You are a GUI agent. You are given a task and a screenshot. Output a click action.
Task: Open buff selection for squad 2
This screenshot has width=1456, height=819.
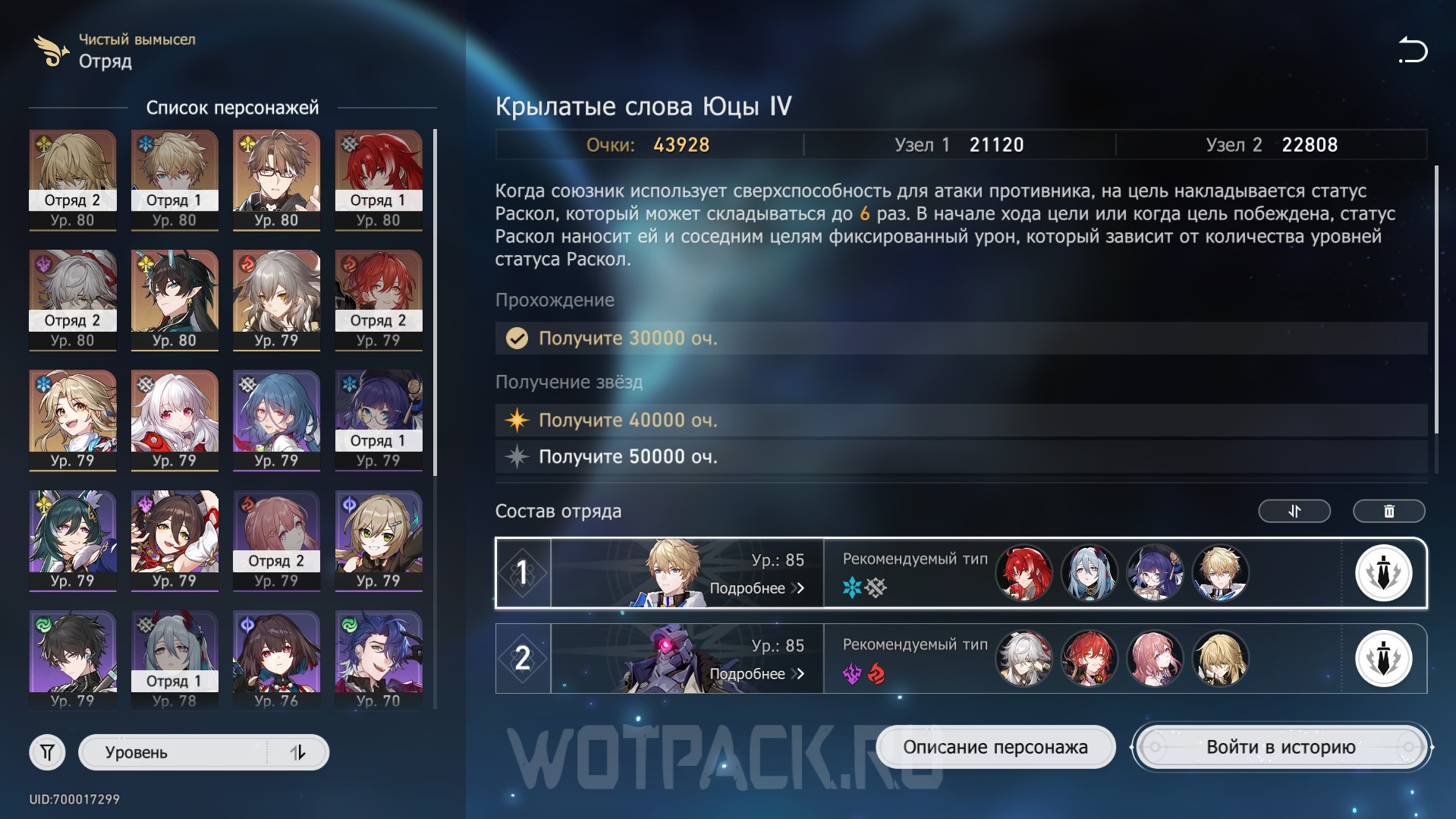tap(1383, 658)
